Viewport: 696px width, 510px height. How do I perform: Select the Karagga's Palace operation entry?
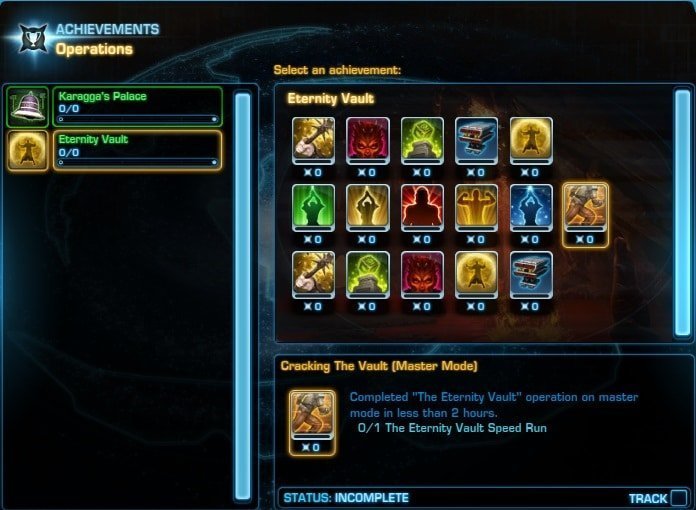(x=135, y=106)
